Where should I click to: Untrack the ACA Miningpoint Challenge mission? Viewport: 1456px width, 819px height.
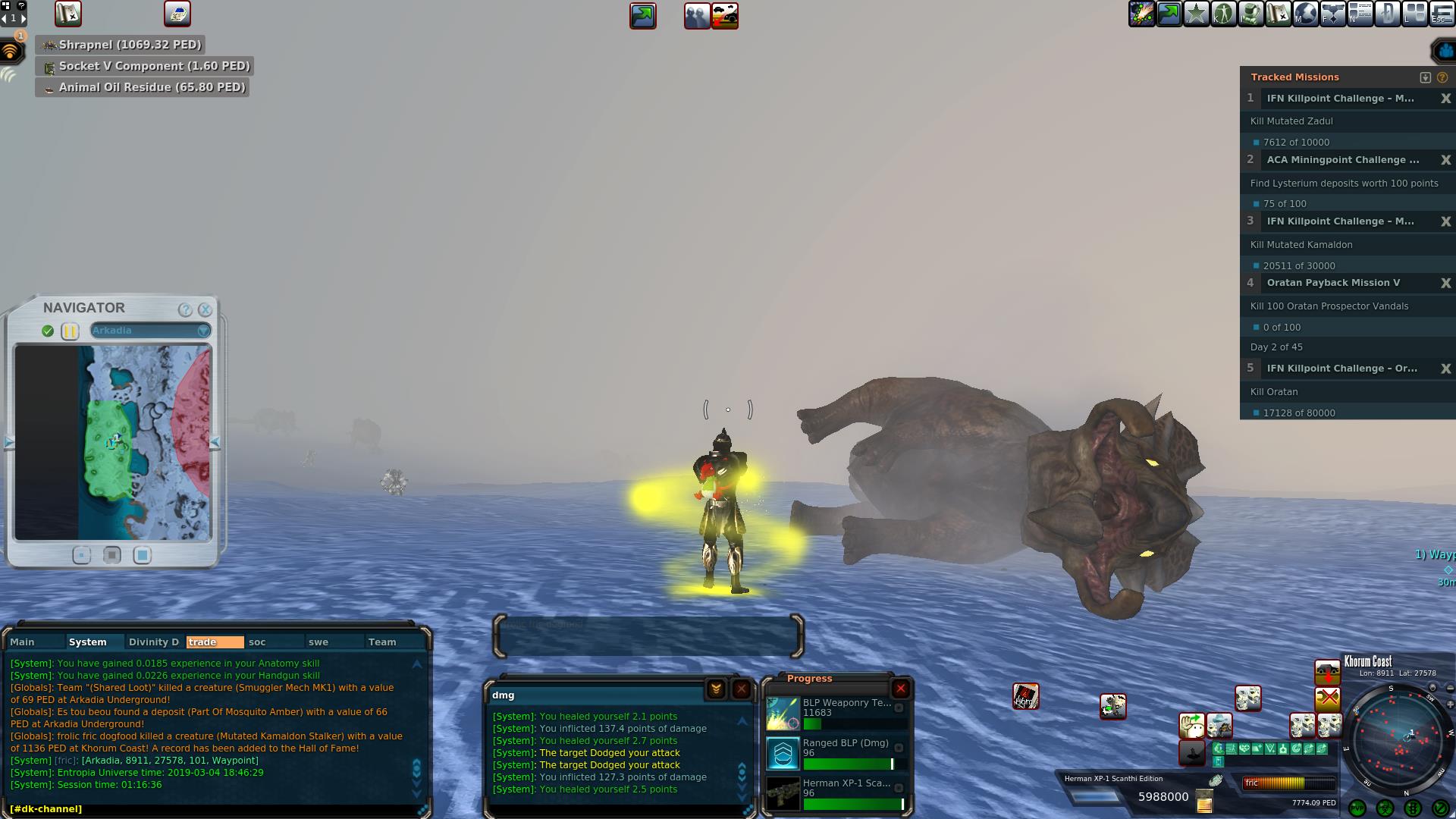coord(1445,160)
